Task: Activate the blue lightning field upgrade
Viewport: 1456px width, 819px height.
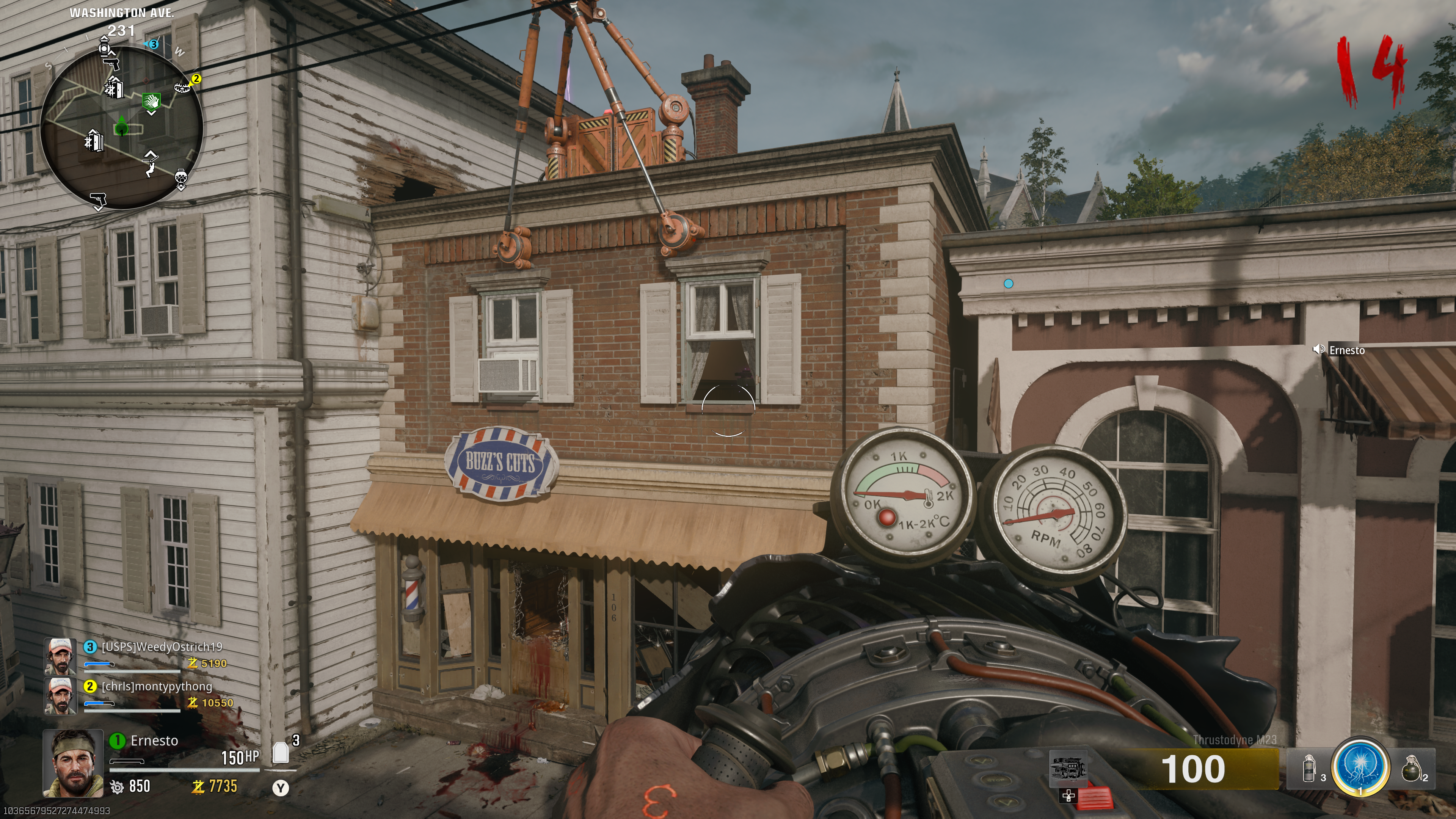Action: tap(1360, 767)
